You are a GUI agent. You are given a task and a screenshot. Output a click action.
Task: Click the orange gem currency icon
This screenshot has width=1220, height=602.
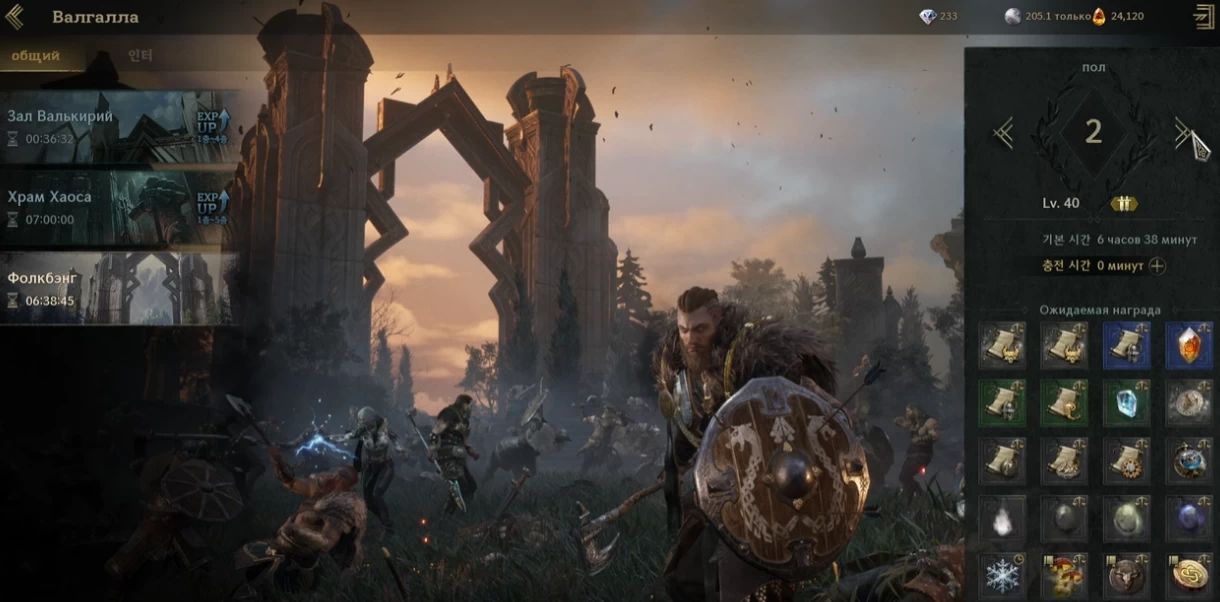[x=1099, y=16]
